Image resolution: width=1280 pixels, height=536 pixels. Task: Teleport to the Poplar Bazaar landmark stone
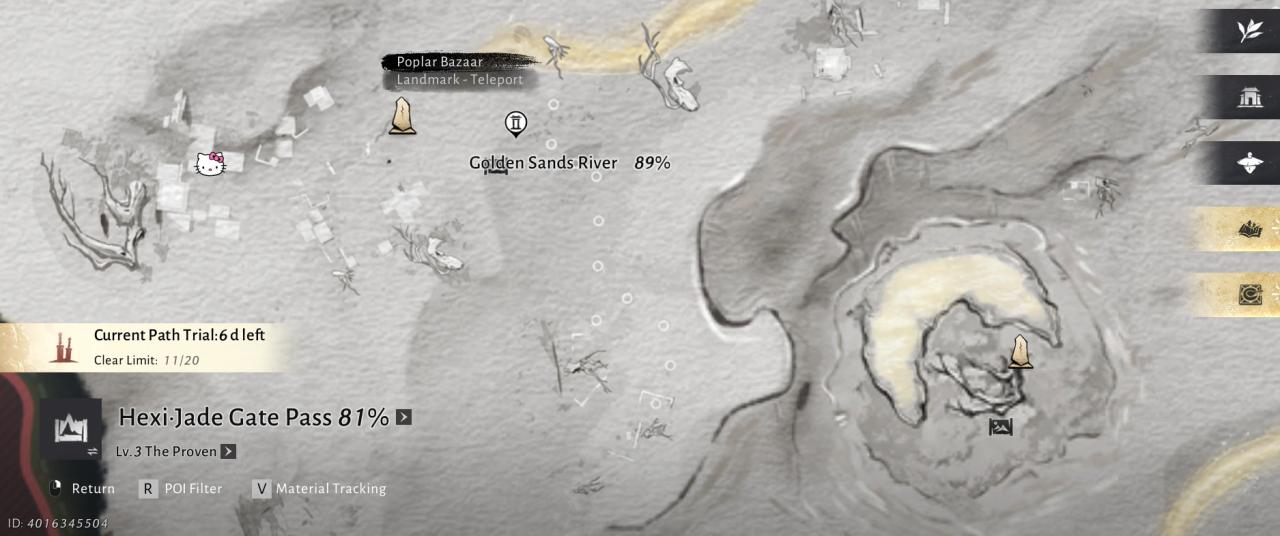coord(402,116)
